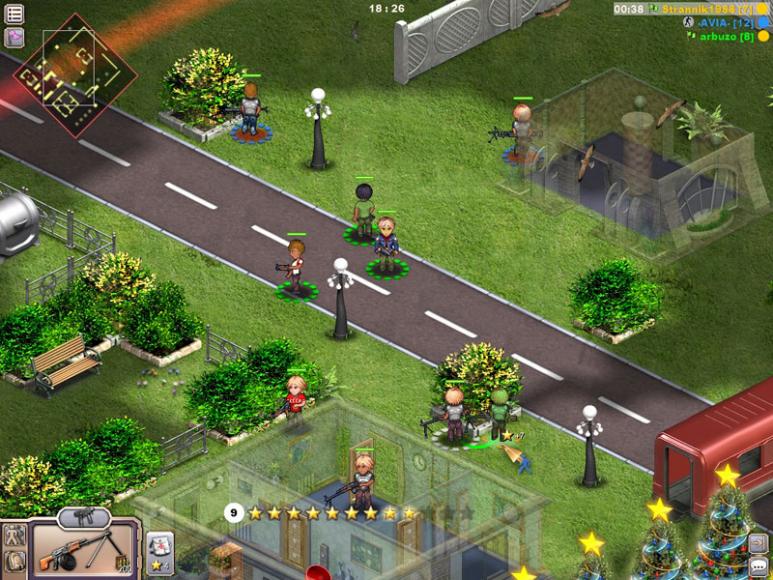773x580 pixels.
Task: Click the small panel button above chat
Action: pyautogui.click(x=758, y=544)
